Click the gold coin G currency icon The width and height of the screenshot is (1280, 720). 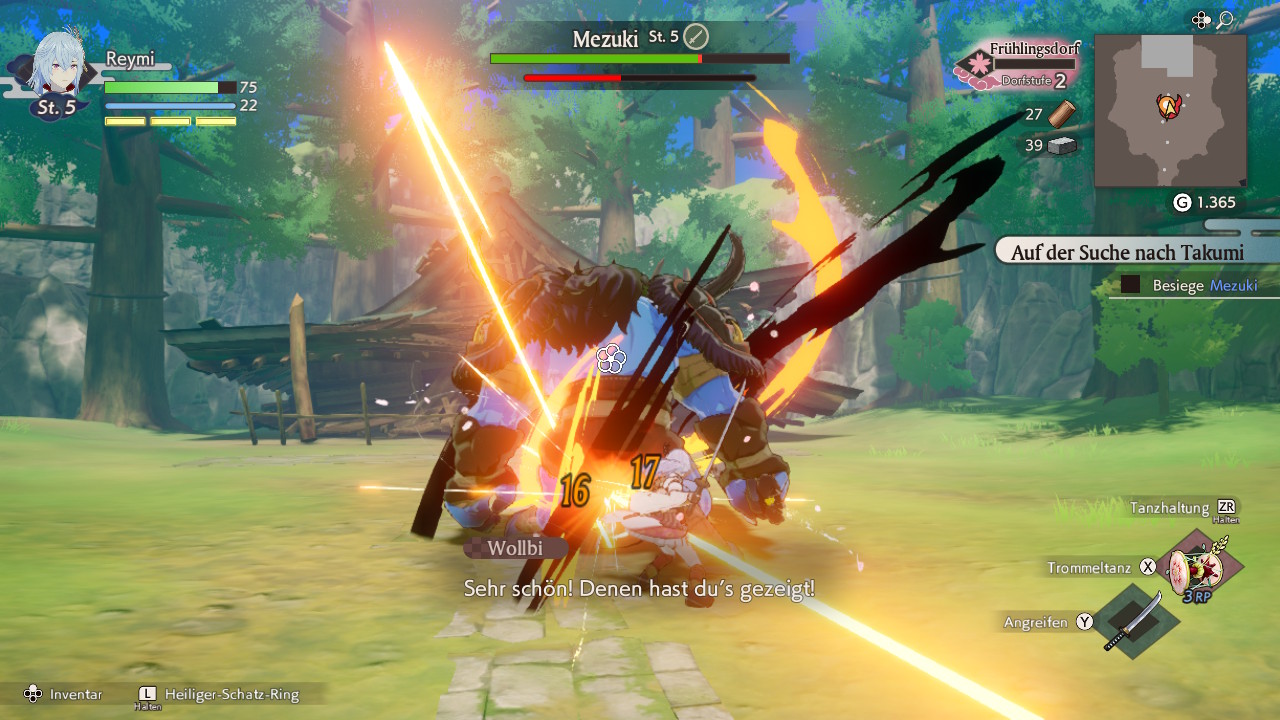1182,203
